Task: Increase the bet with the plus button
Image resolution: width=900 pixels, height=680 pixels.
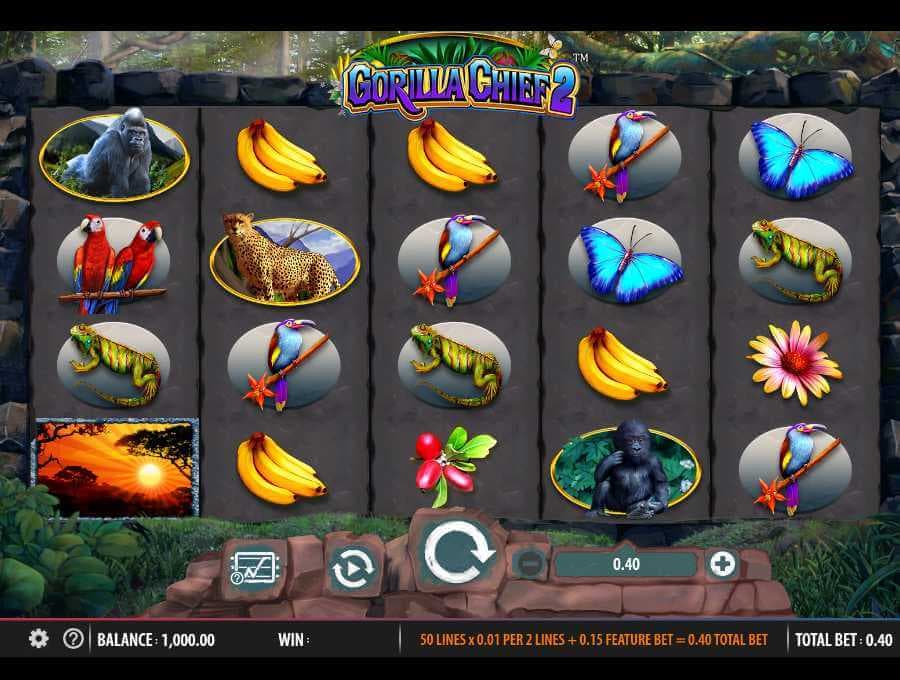Action: [721, 564]
